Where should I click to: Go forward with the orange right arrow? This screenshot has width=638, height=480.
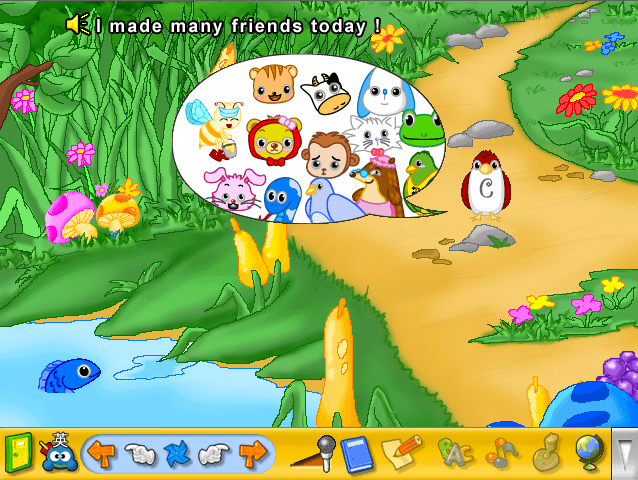pyautogui.click(x=252, y=455)
